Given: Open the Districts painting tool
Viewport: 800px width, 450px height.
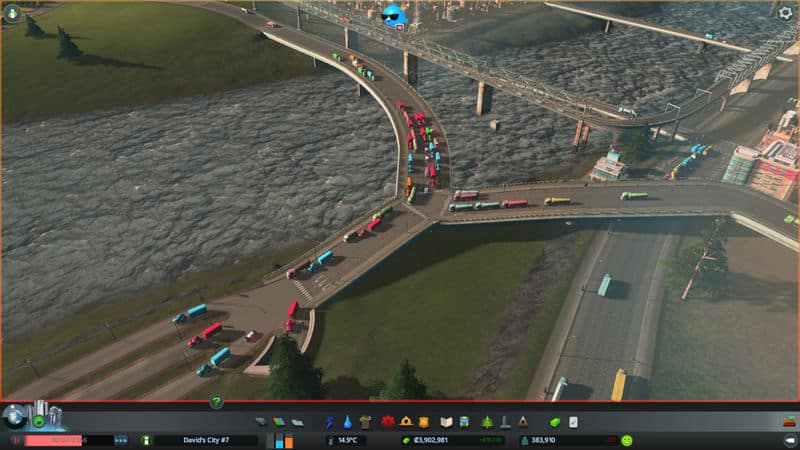Looking at the screenshot, I should [x=295, y=422].
